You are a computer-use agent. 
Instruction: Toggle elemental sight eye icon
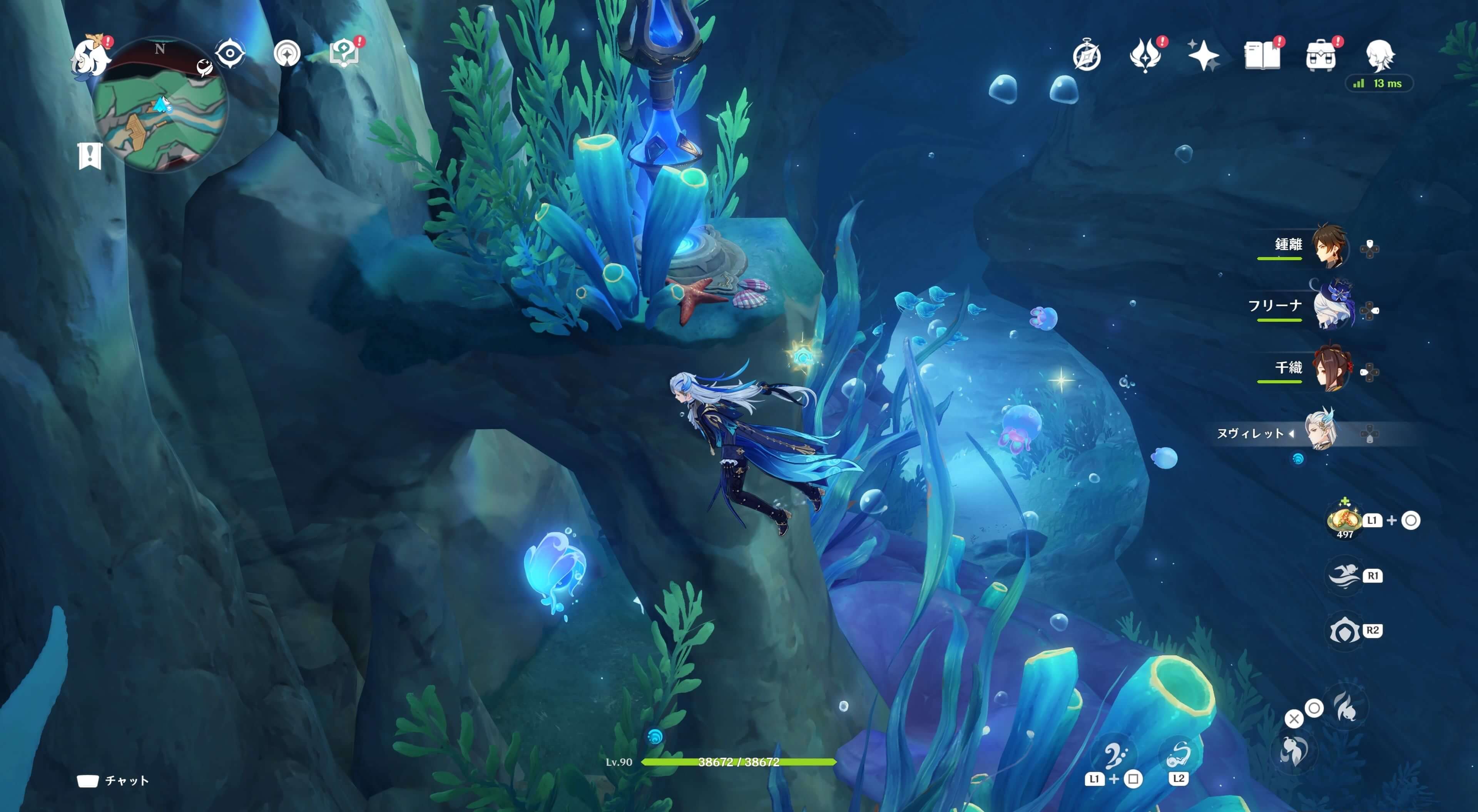(x=230, y=54)
